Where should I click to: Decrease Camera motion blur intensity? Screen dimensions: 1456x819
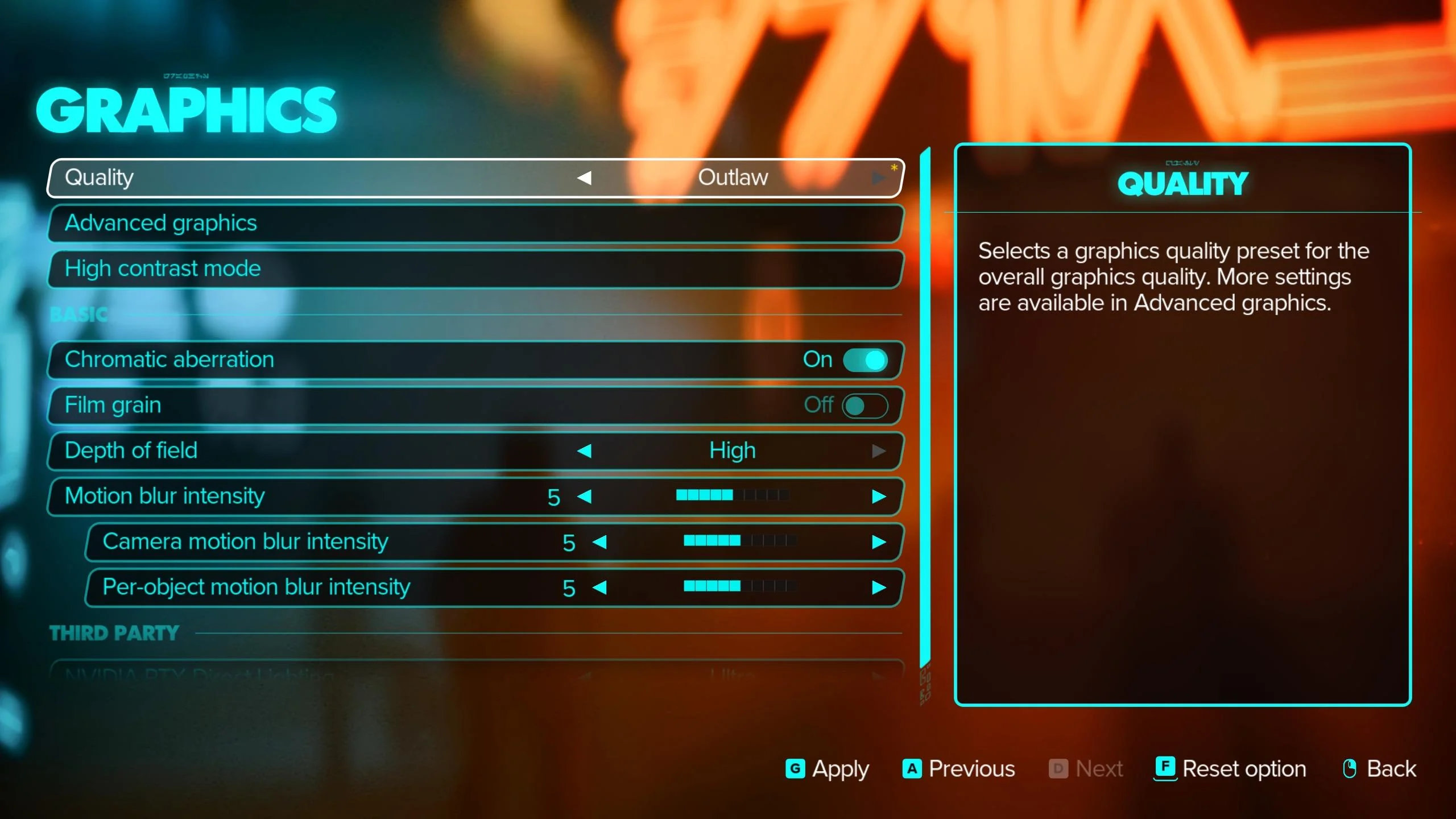click(x=599, y=542)
